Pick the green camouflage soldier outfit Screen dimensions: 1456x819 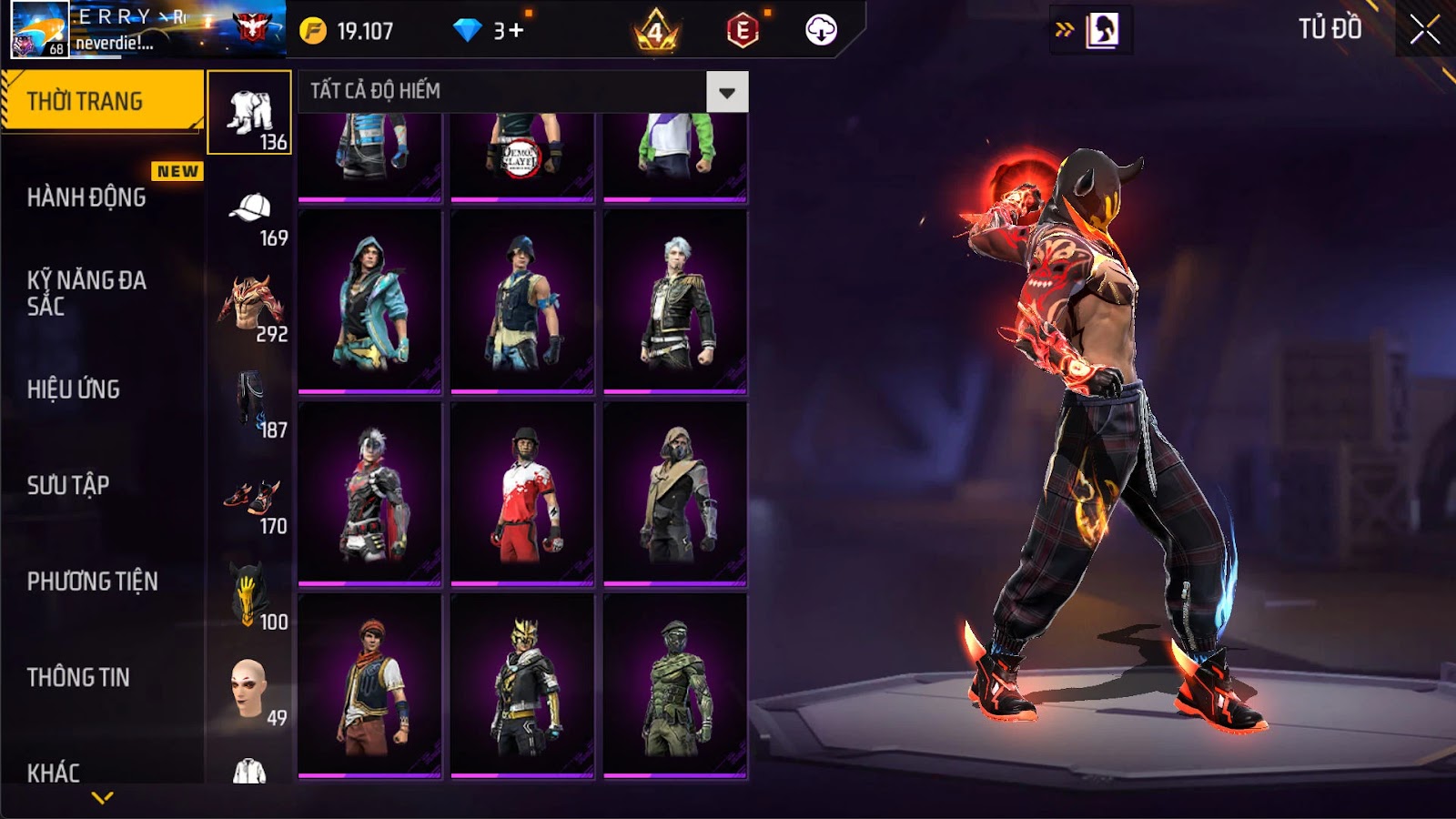pyautogui.click(x=675, y=687)
